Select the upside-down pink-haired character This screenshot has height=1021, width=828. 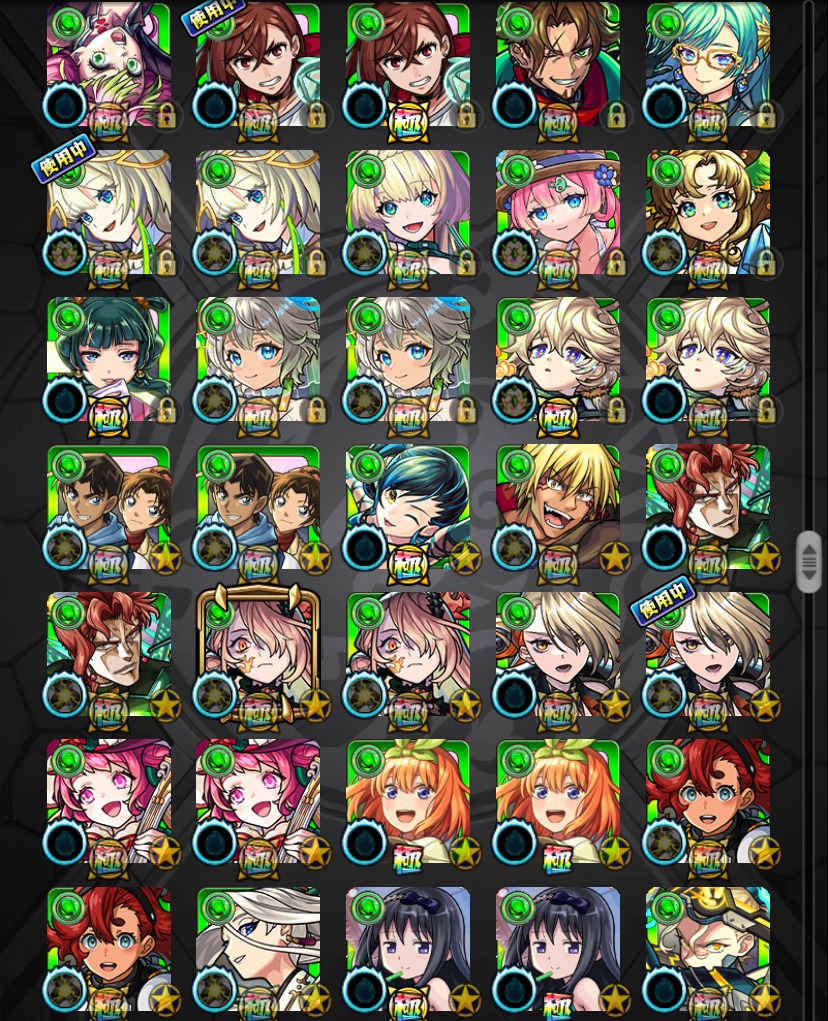tap(108, 65)
